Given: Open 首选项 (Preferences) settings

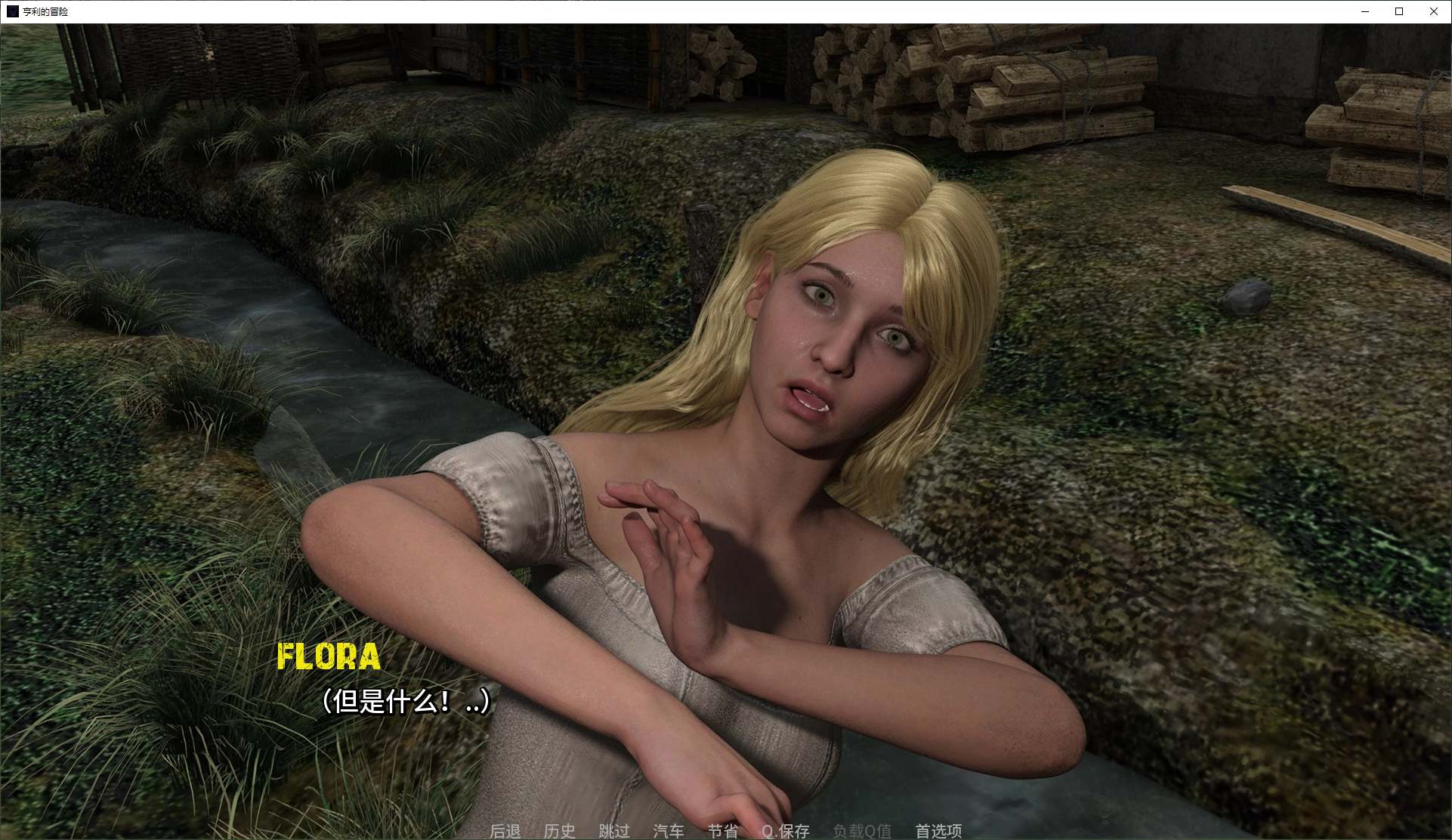Looking at the screenshot, I should click(x=938, y=830).
